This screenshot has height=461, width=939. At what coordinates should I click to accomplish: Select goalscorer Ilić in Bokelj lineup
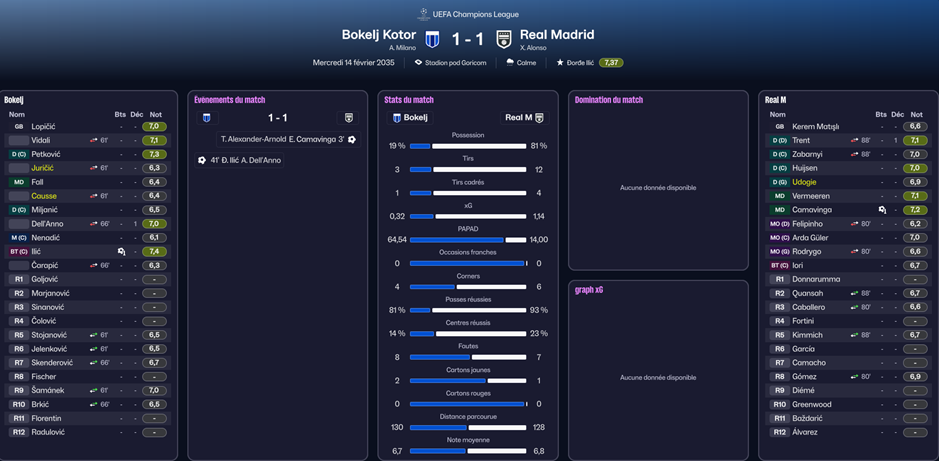pyautogui.click(x=38, y=252)
